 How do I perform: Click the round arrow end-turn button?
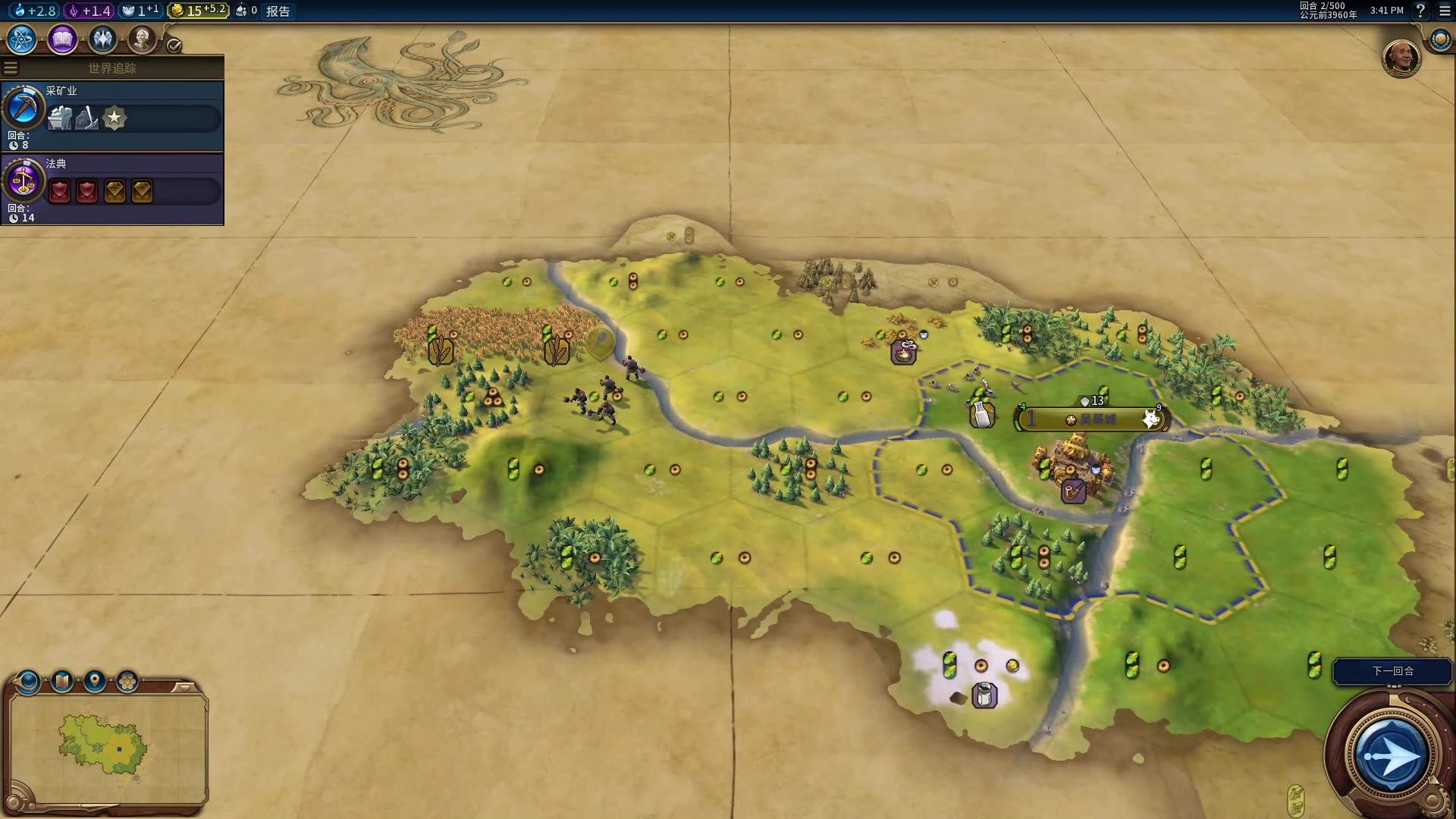(1391, 756)
